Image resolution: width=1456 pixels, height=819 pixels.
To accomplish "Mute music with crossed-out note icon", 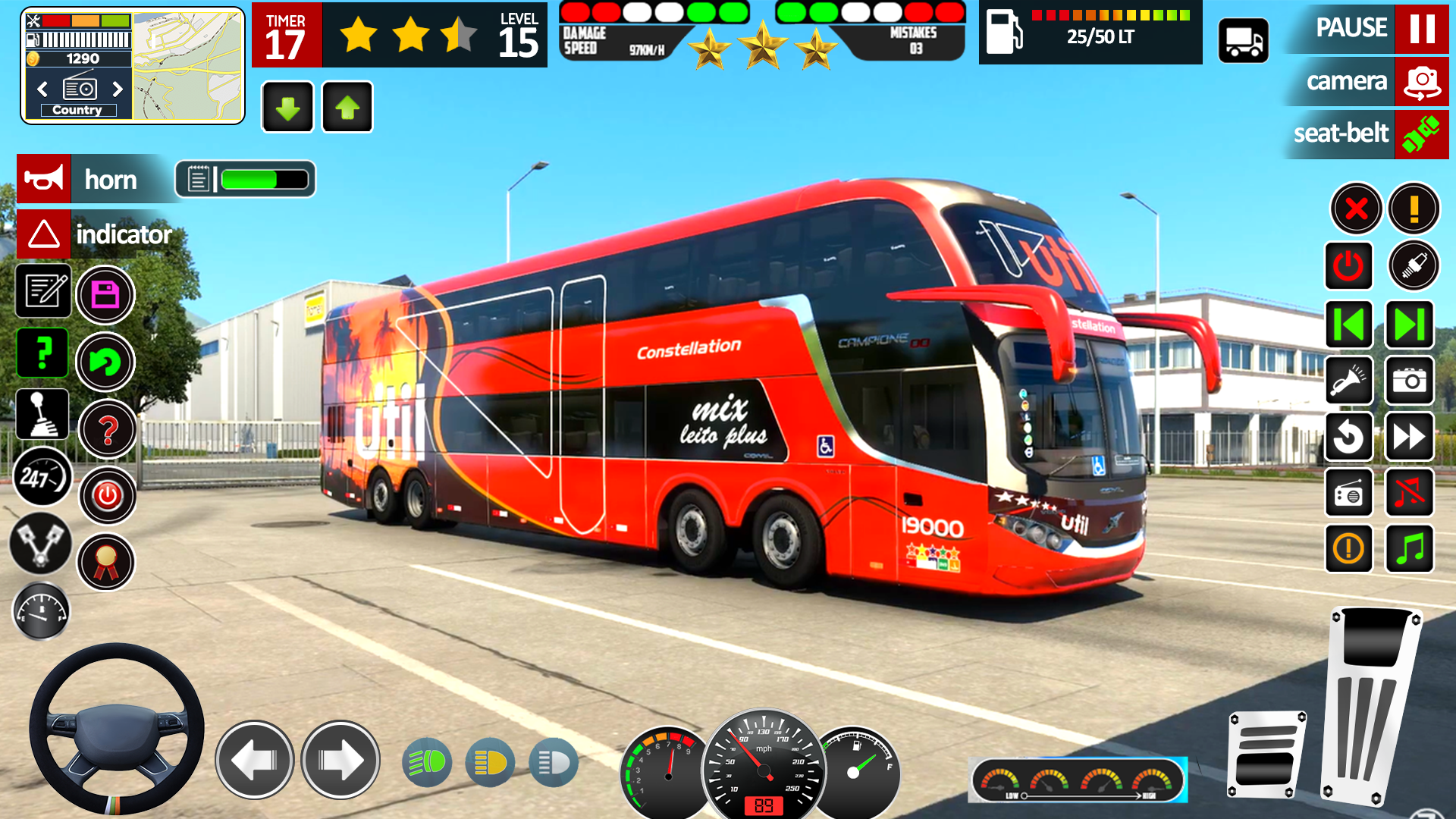I will click(1410, 493).
